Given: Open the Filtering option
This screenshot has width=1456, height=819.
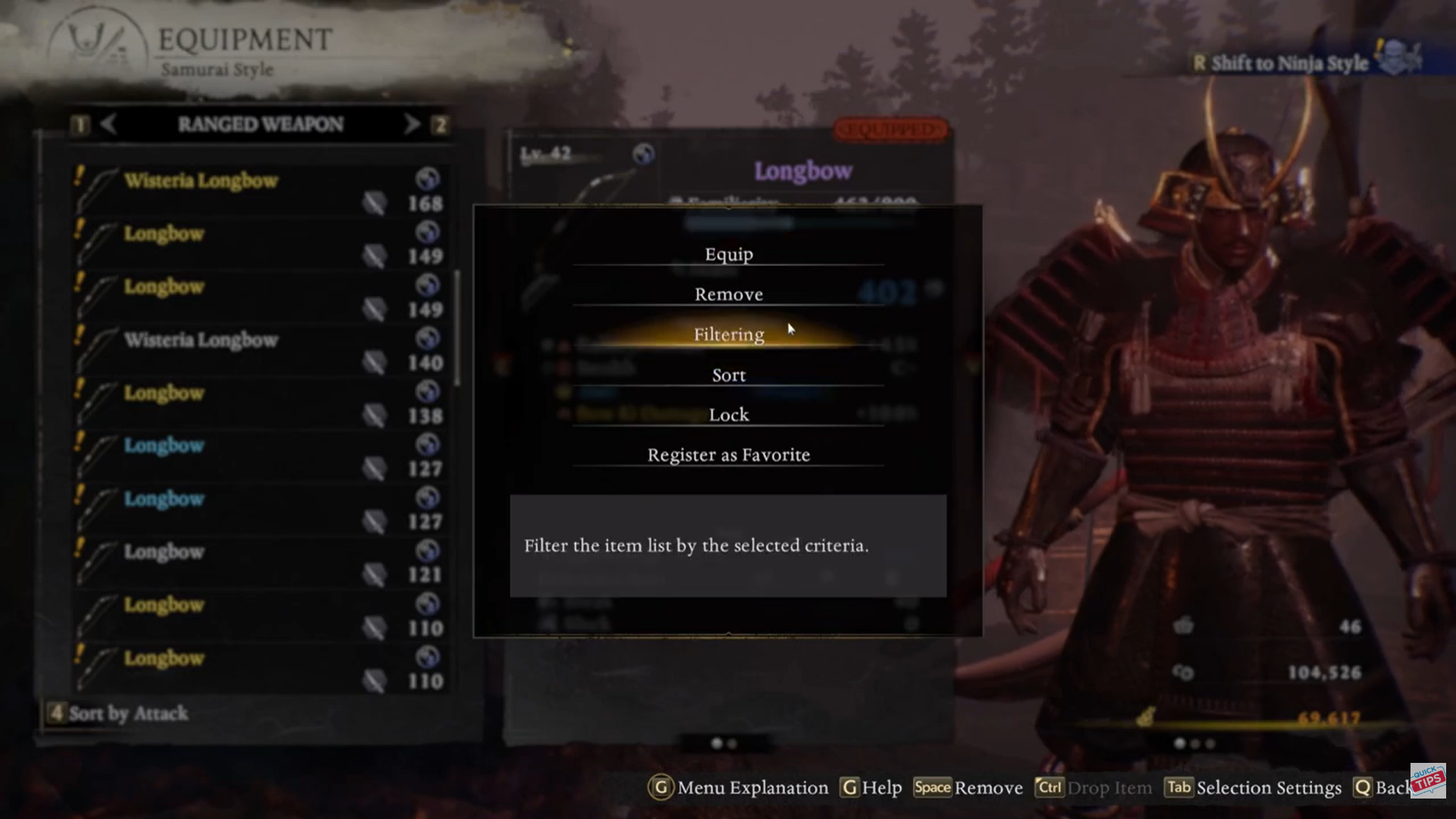Looking at the screenshot, I should [x=728, y=334].
